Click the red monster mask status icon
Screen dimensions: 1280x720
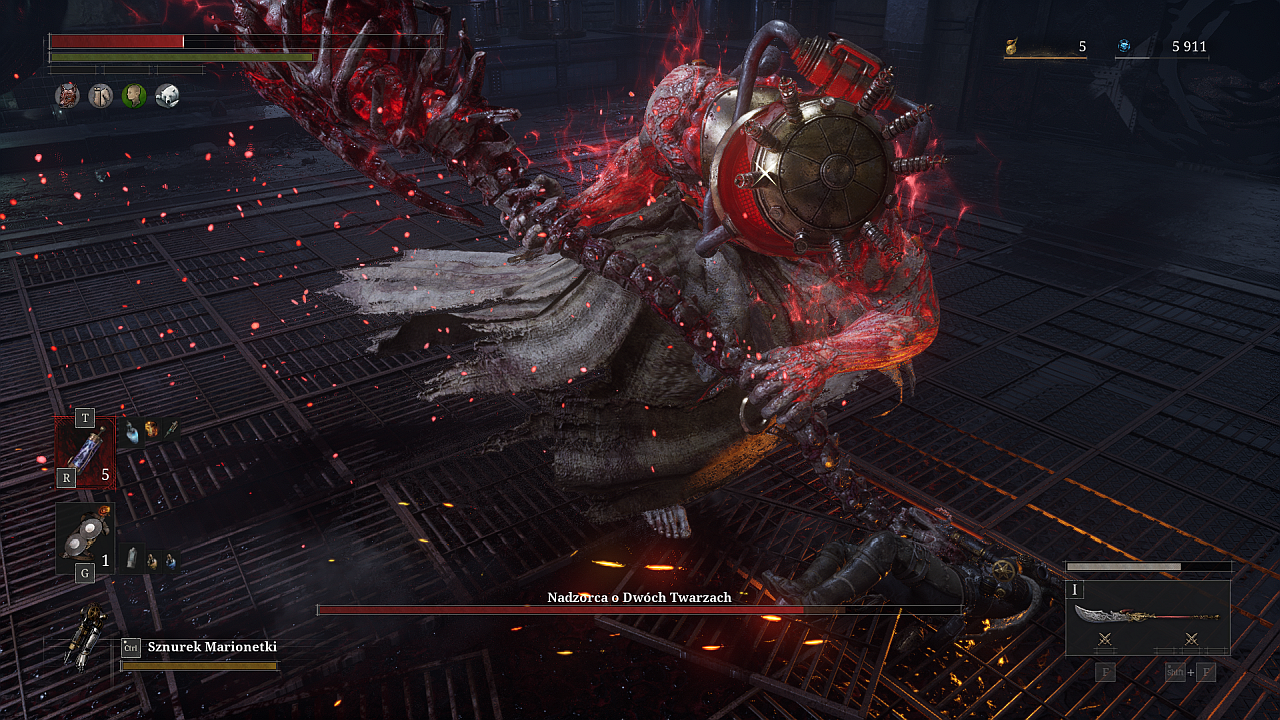point(67,96)
